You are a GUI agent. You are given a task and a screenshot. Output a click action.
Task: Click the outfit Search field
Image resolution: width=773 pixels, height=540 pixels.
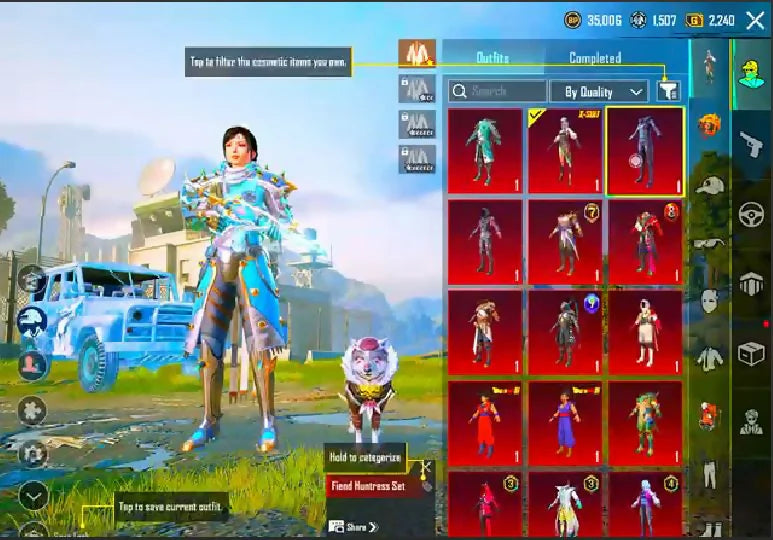[x=496, y=92]
